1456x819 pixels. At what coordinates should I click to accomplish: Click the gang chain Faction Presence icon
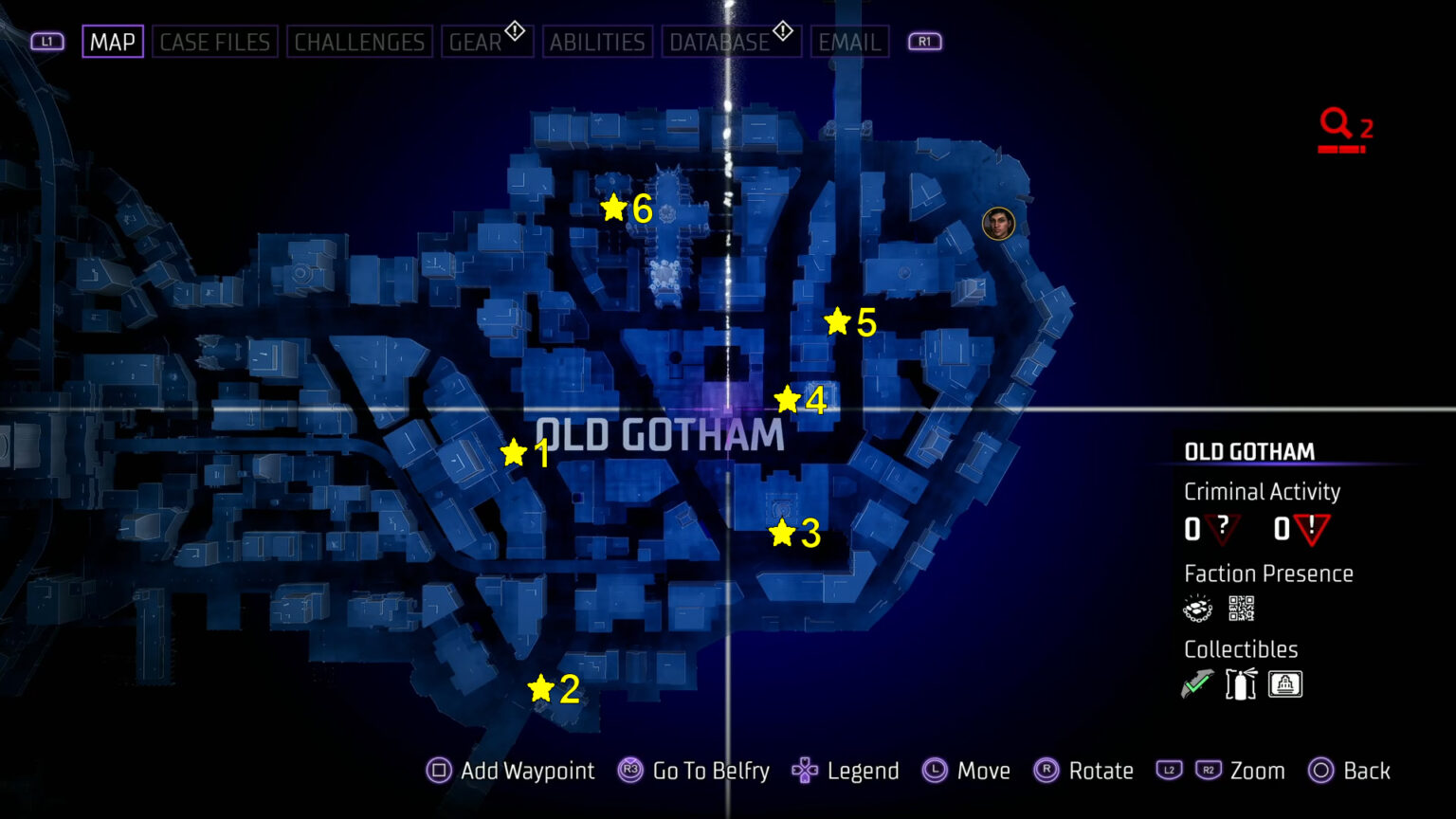click(x=1196, y=608)
